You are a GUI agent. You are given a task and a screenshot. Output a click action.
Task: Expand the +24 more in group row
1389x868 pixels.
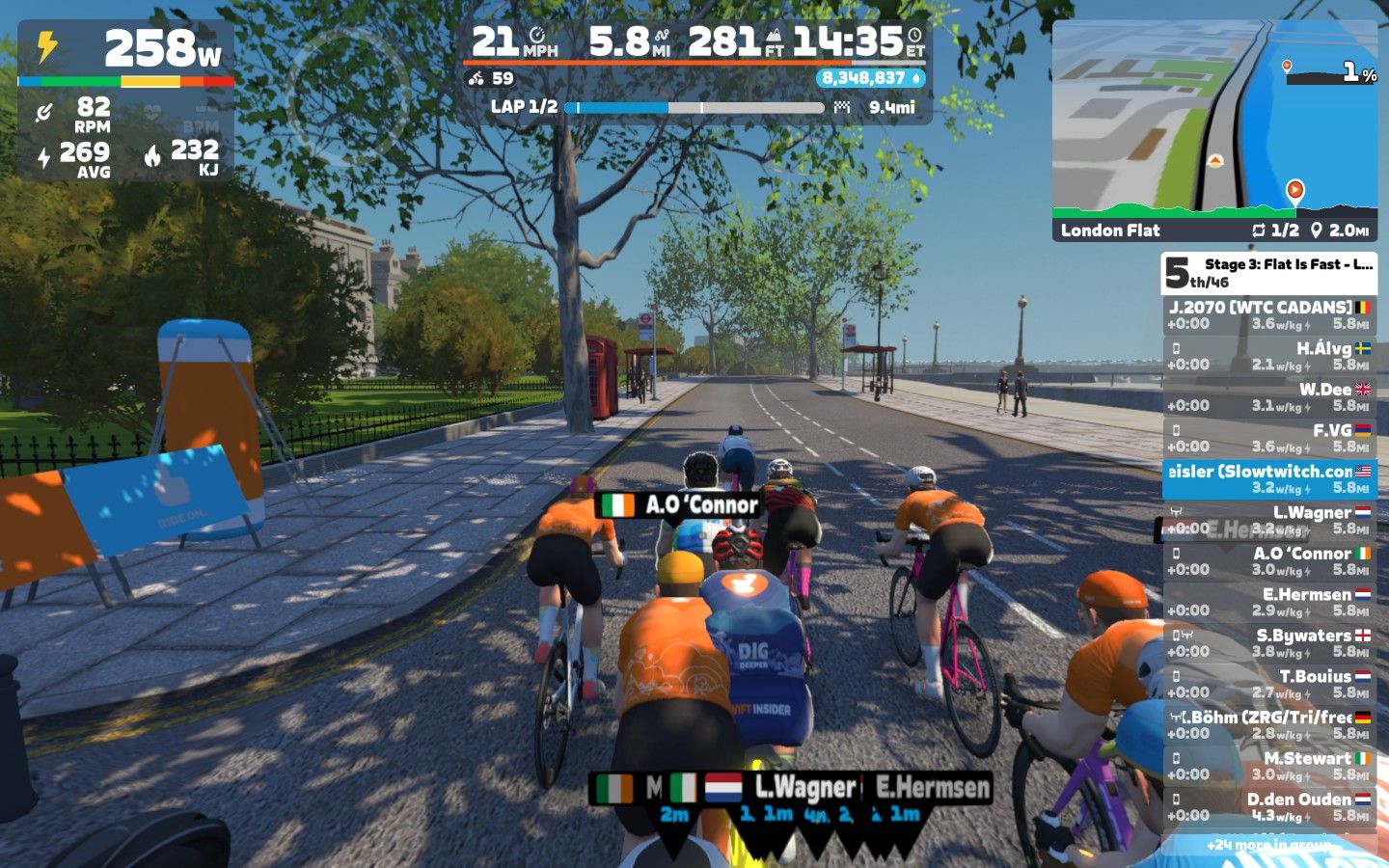pos(1268,845)
